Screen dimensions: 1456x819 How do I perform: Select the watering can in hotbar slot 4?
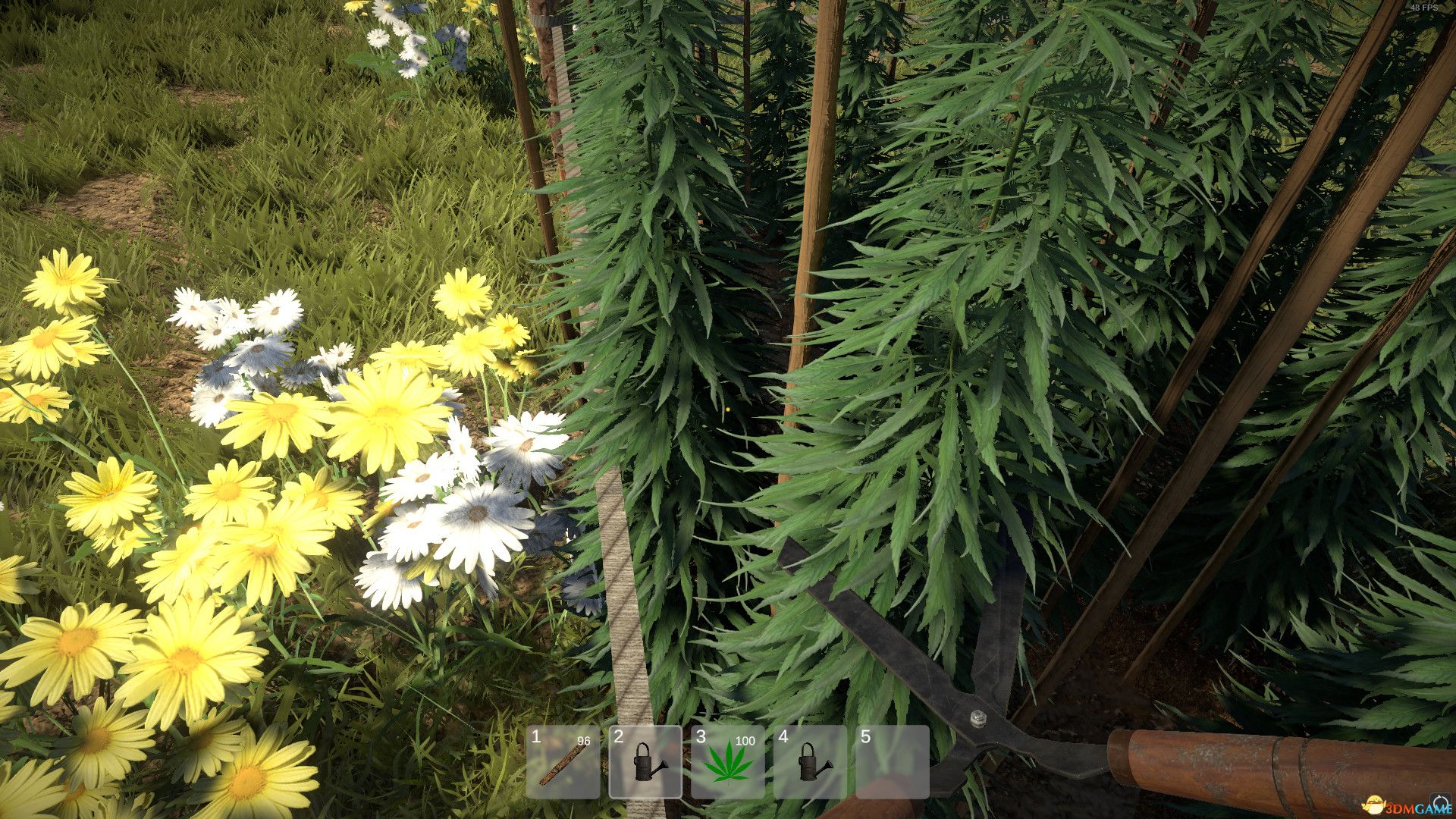(x=811, y=762)
